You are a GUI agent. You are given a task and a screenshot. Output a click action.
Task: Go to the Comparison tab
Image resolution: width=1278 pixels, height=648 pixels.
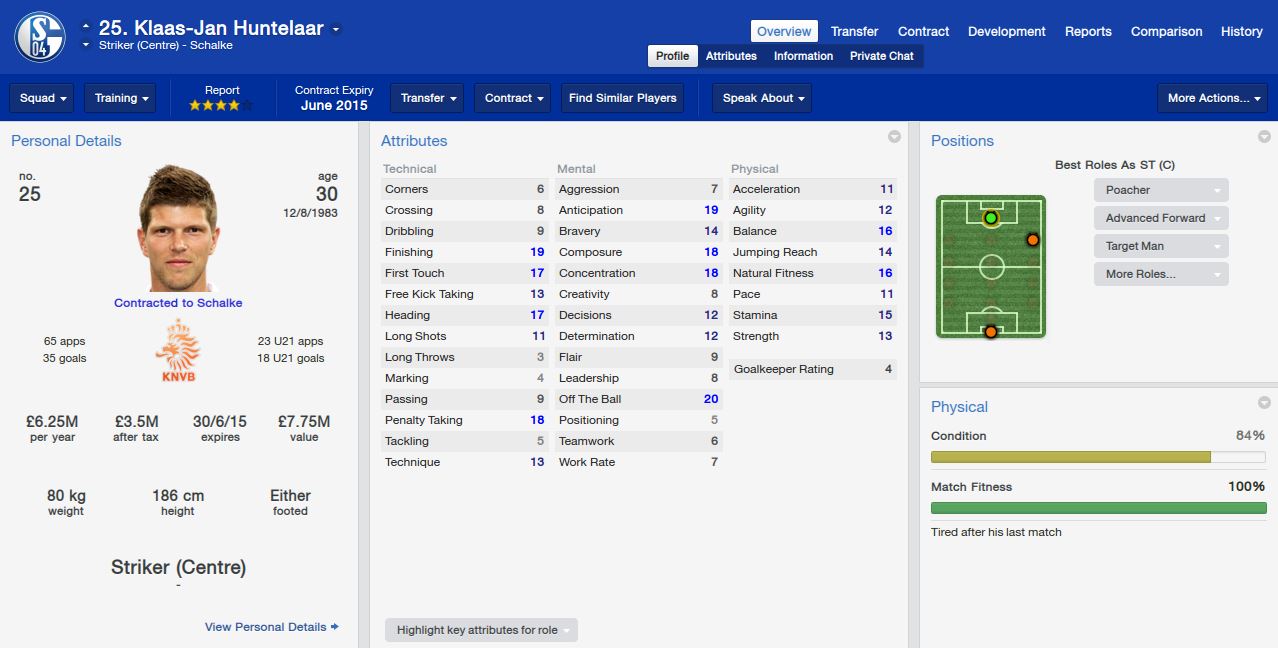pyautogui.click(x=1166, y=31)
